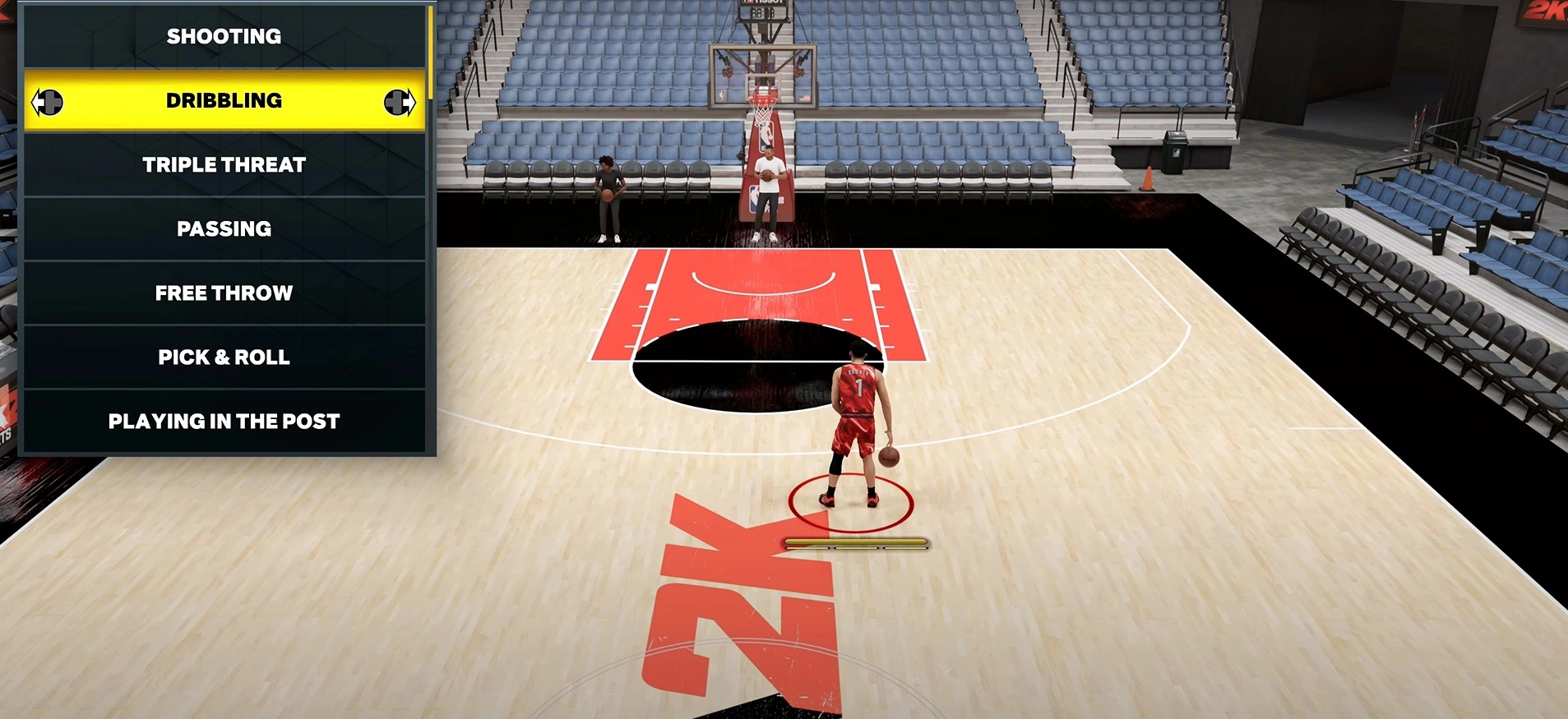1568x719 pixels.
Task: Open the Free Throw category
Action: click(224, 293)
